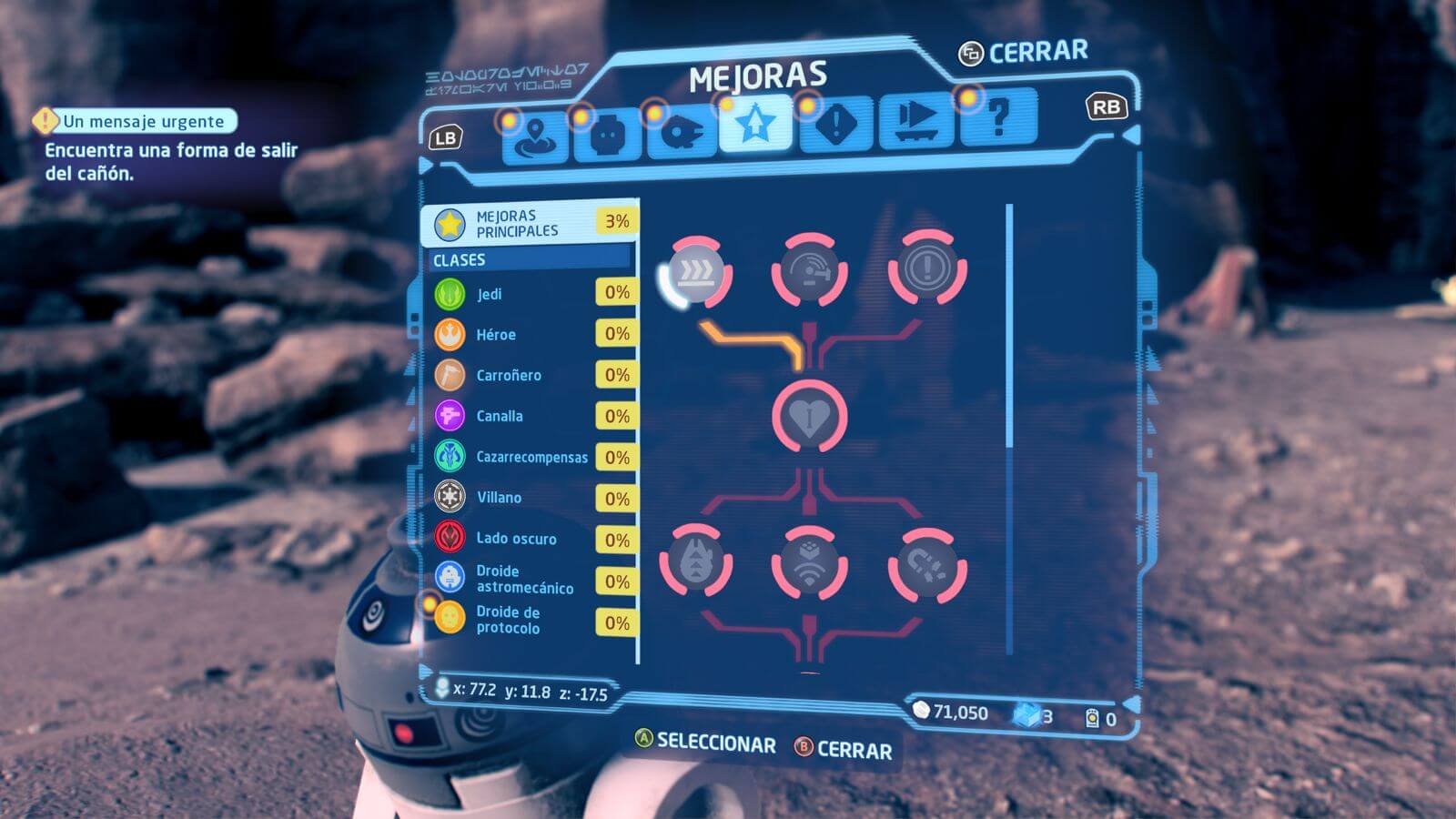Pick the Millennium Falcon ship upgrade node
Image resolution: width=1456 pixels, height=819 pixels.
696,563
